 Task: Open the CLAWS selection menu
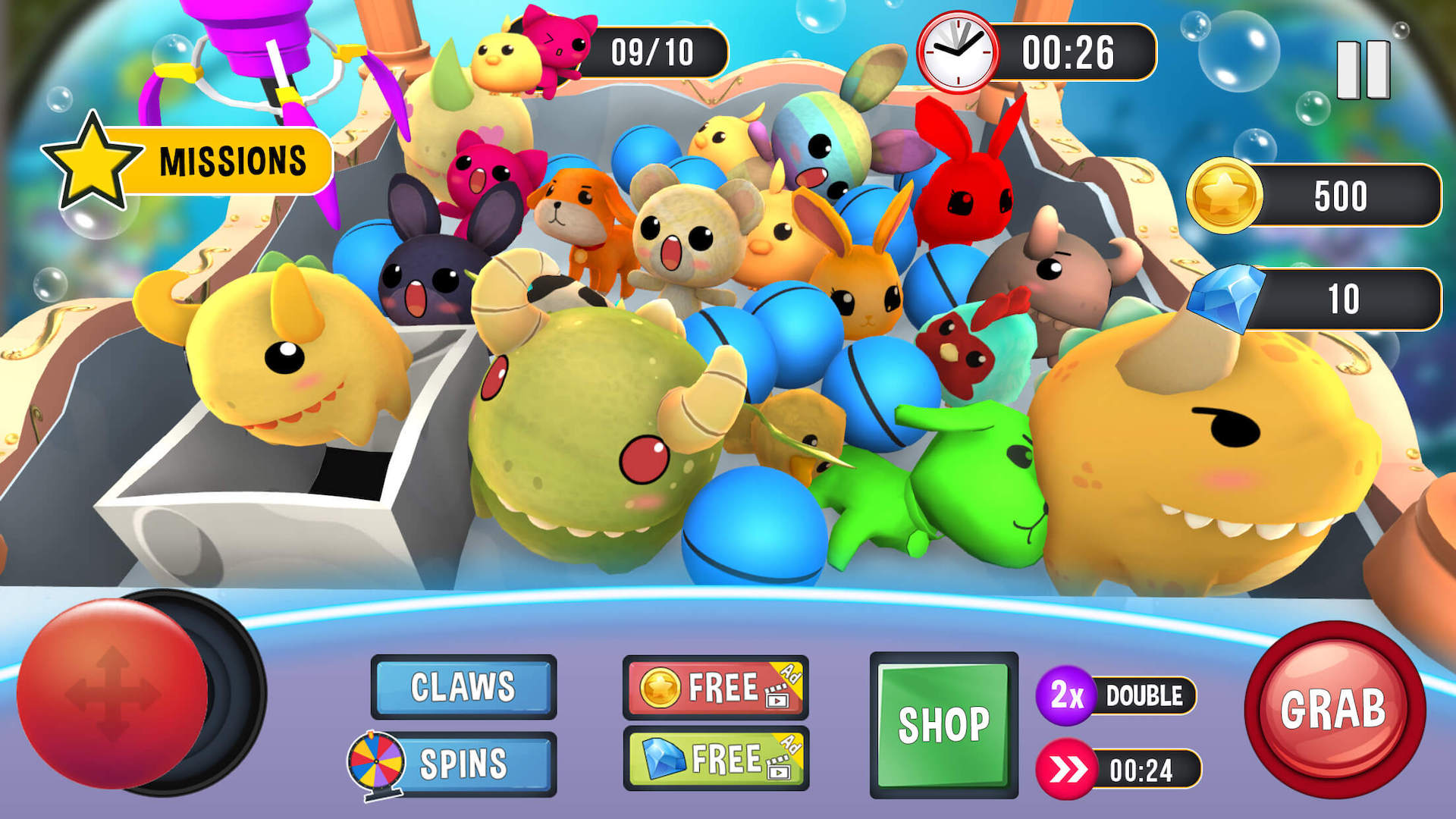(463, 689)
